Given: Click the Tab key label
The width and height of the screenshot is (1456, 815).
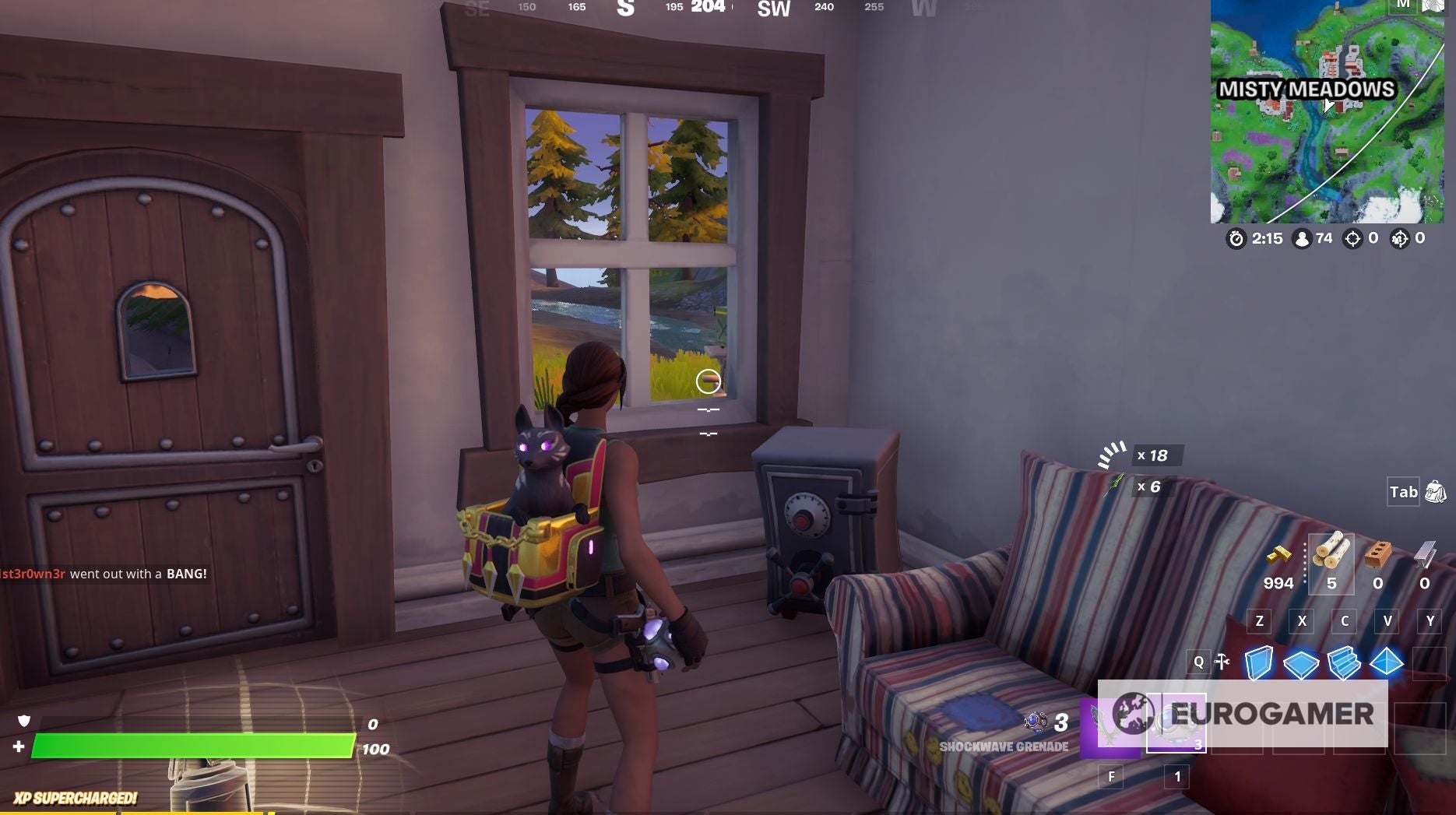Looking at the screenshot, I should (1402, 492).
